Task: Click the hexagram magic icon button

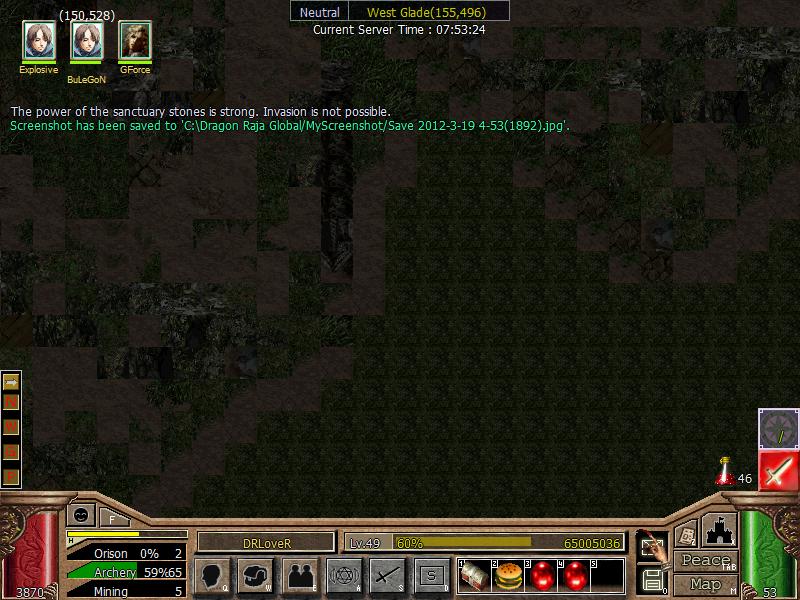Action: pyautogui.click(x=344, y=575)
